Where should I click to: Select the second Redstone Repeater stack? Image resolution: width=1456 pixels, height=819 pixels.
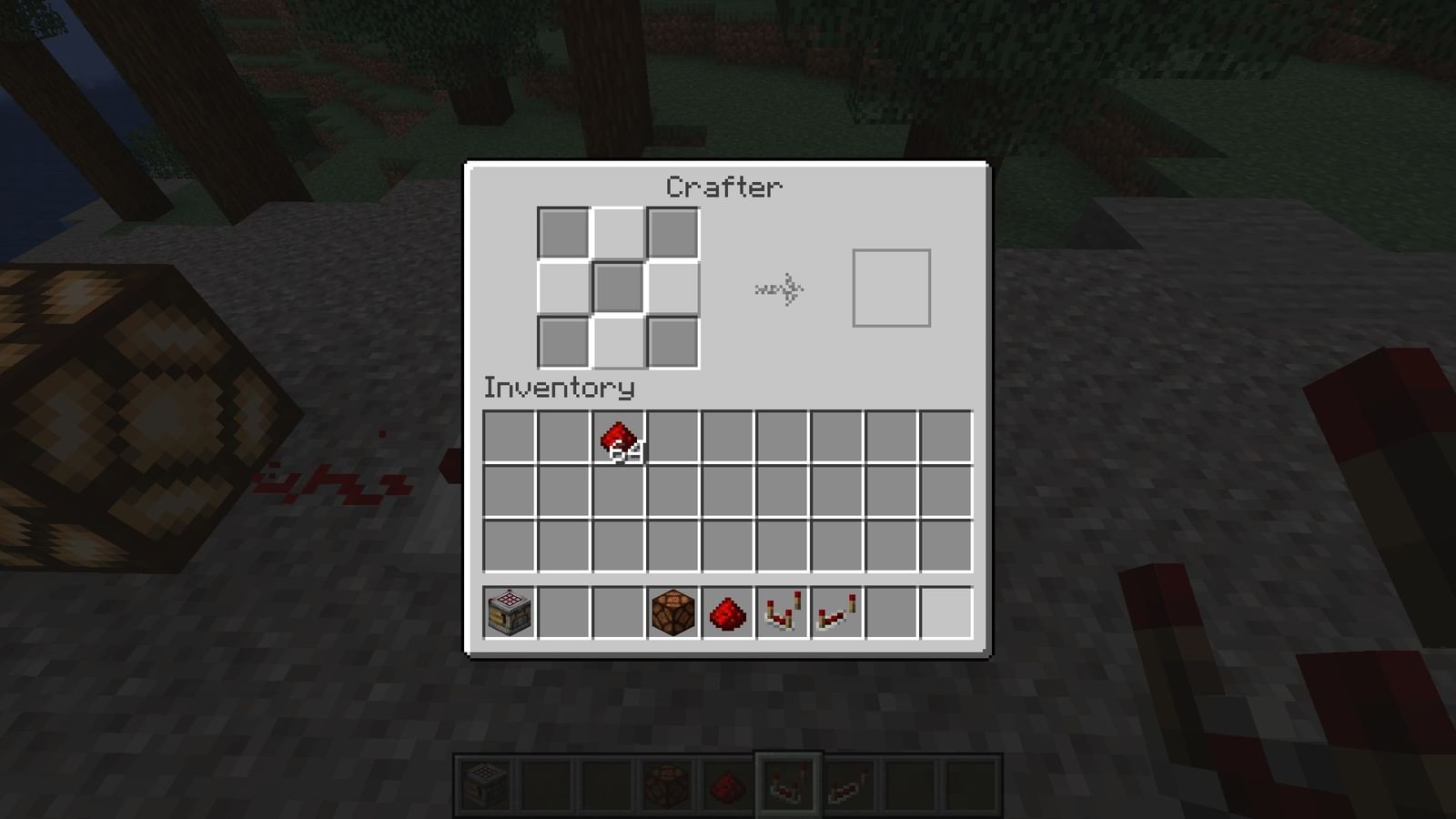837,612
